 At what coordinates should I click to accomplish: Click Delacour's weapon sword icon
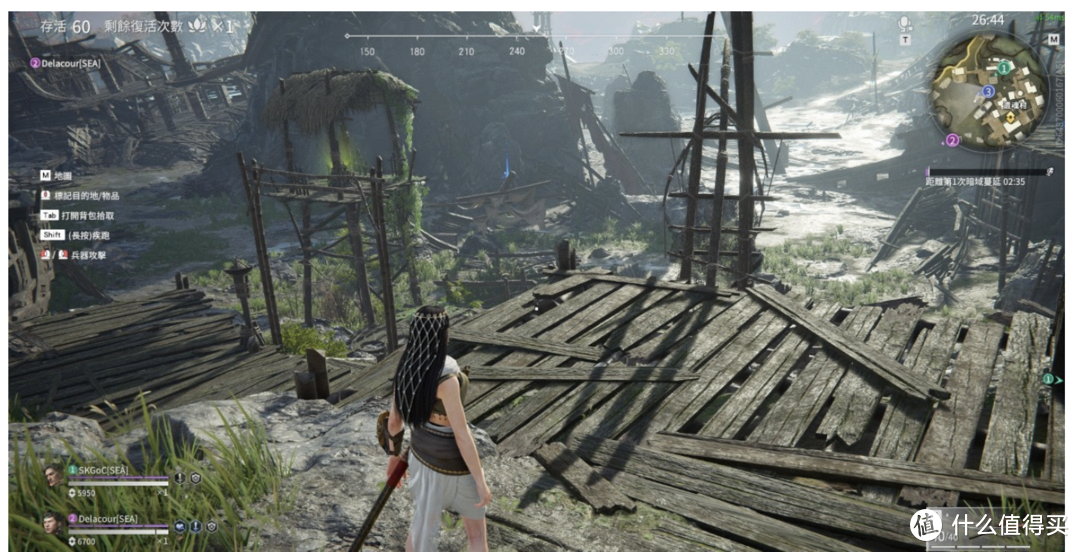click(194, 526)
